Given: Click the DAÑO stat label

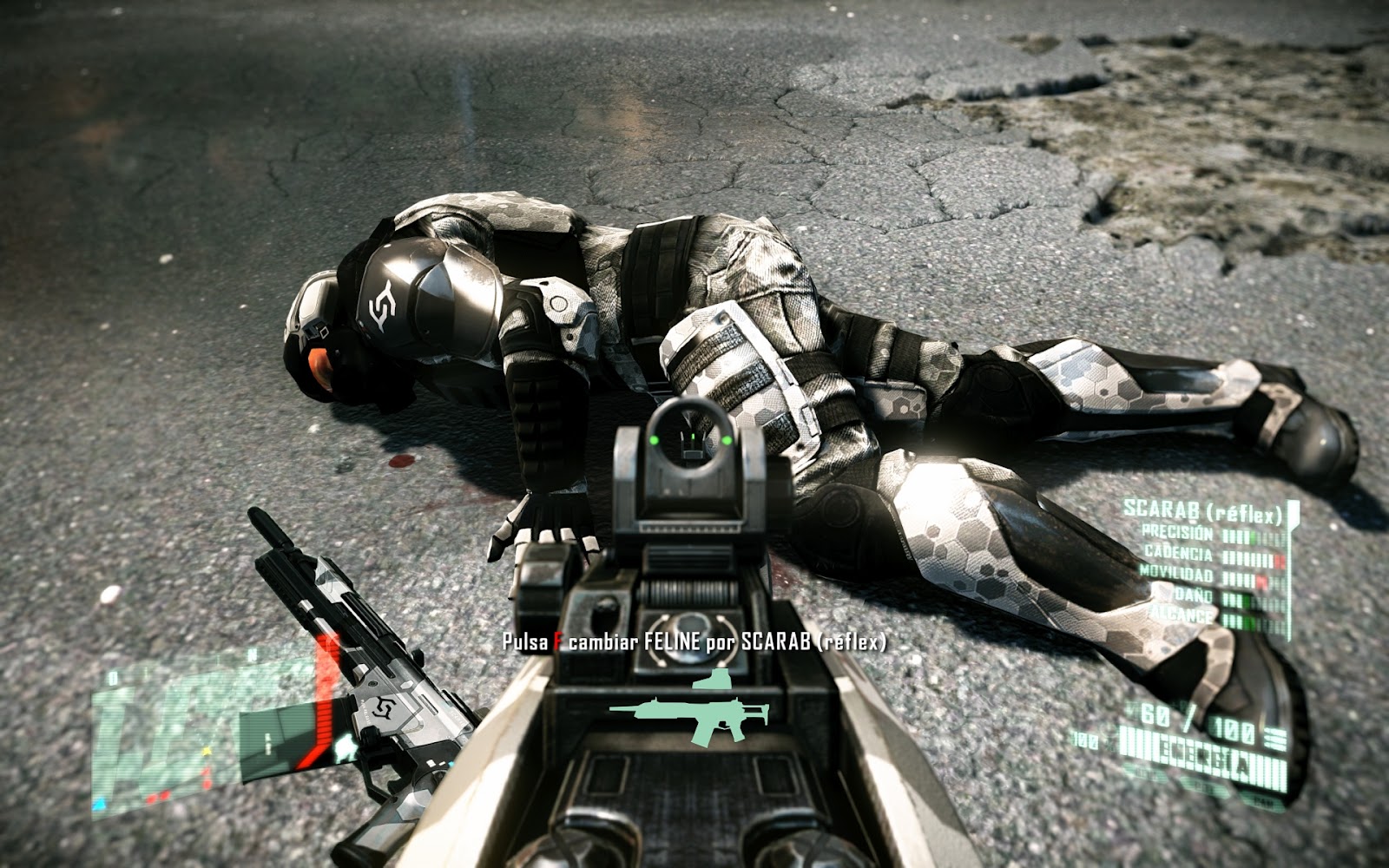Looking at the screenshot, I should [x=1193, y=595].
